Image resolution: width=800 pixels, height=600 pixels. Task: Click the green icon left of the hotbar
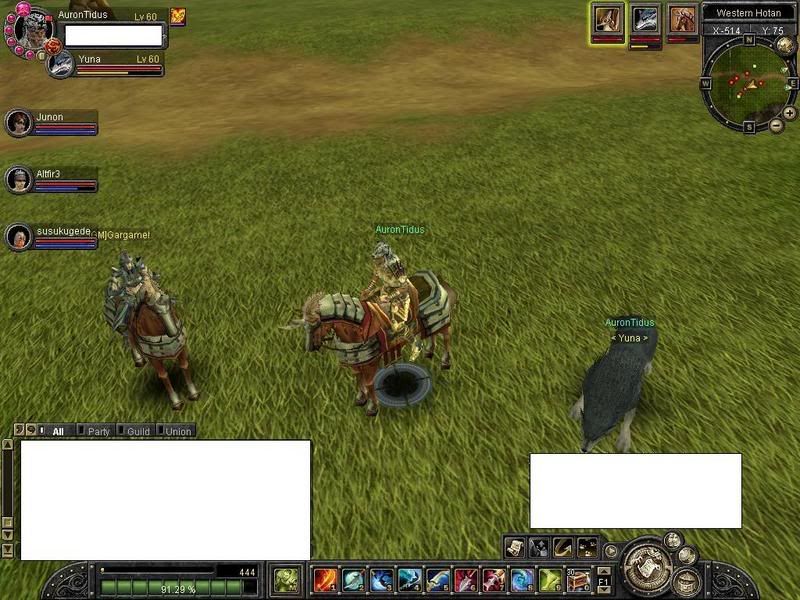[287, 580]
